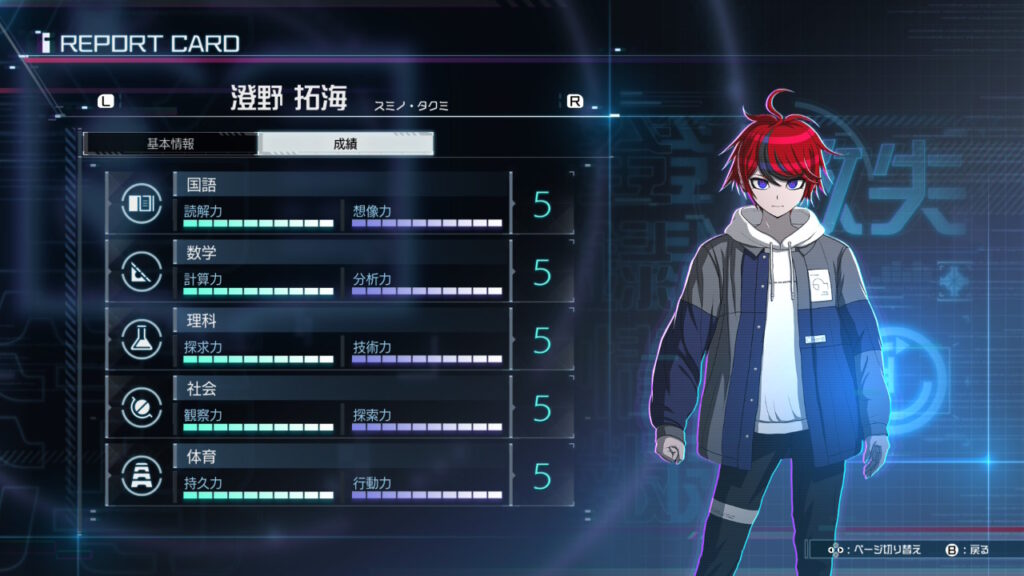Choose the 体育 subject row

[340, 475]
